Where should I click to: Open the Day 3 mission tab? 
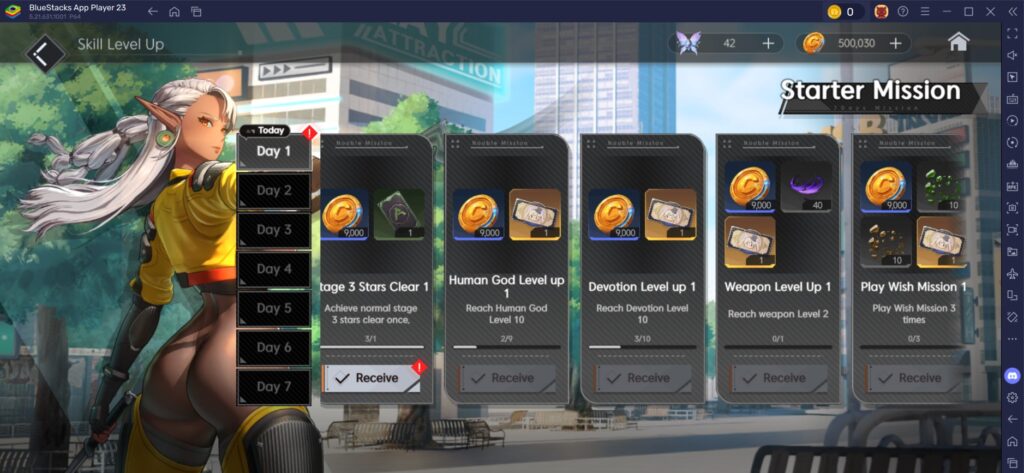[x=273, y=230]
